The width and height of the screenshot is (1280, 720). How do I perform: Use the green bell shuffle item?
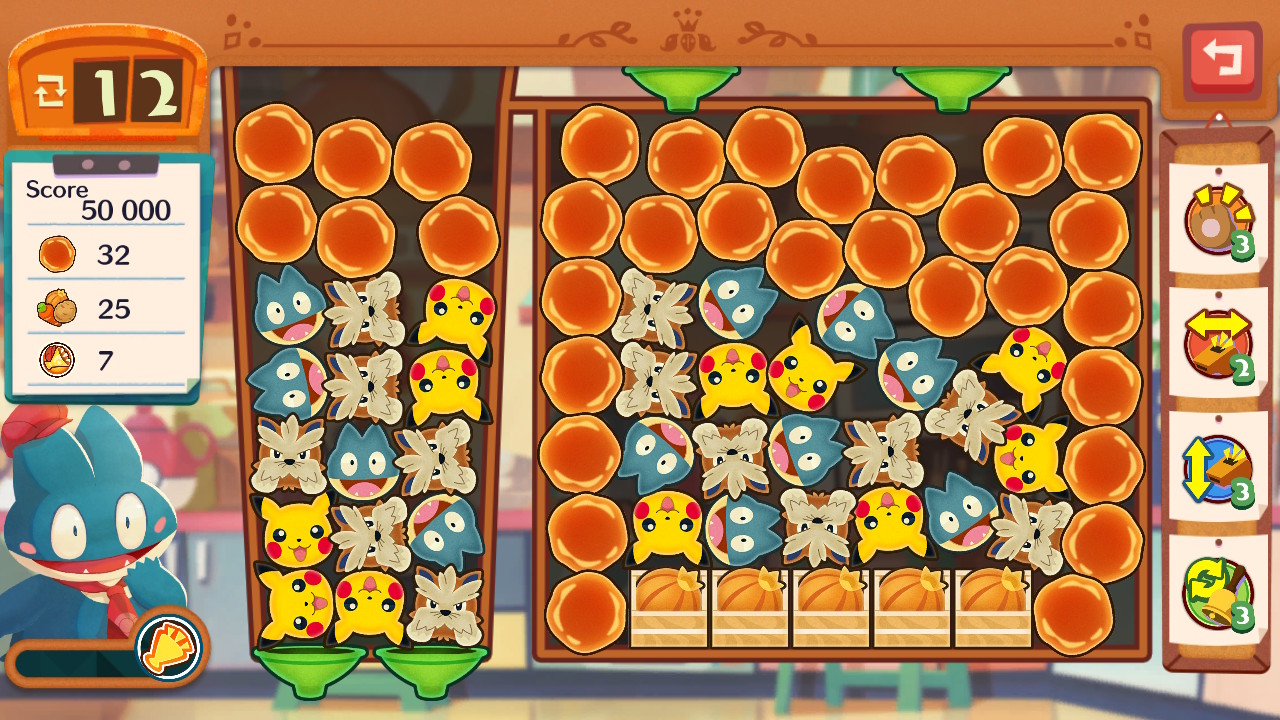[x=1216, y=592]
